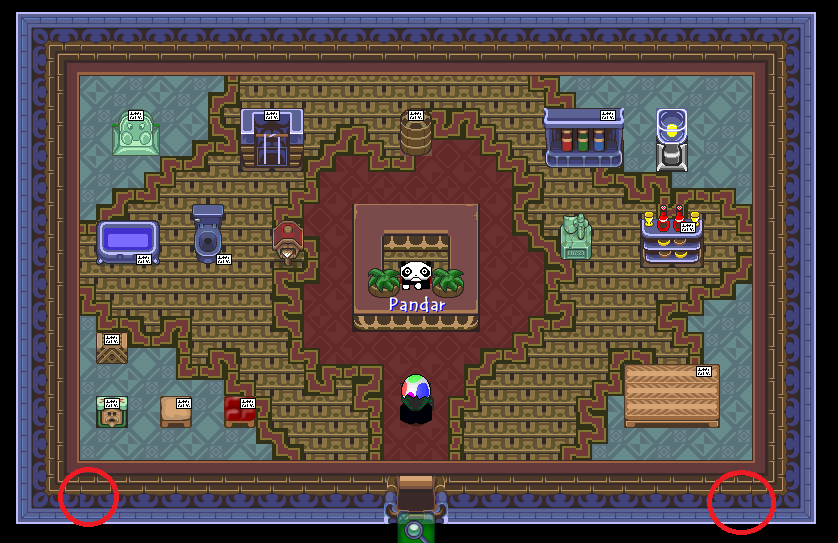Image resolution: width=838 pixels, height=543 pixels.
Task: Click the magnifying glass icon
Action: [x=415, y=529]
